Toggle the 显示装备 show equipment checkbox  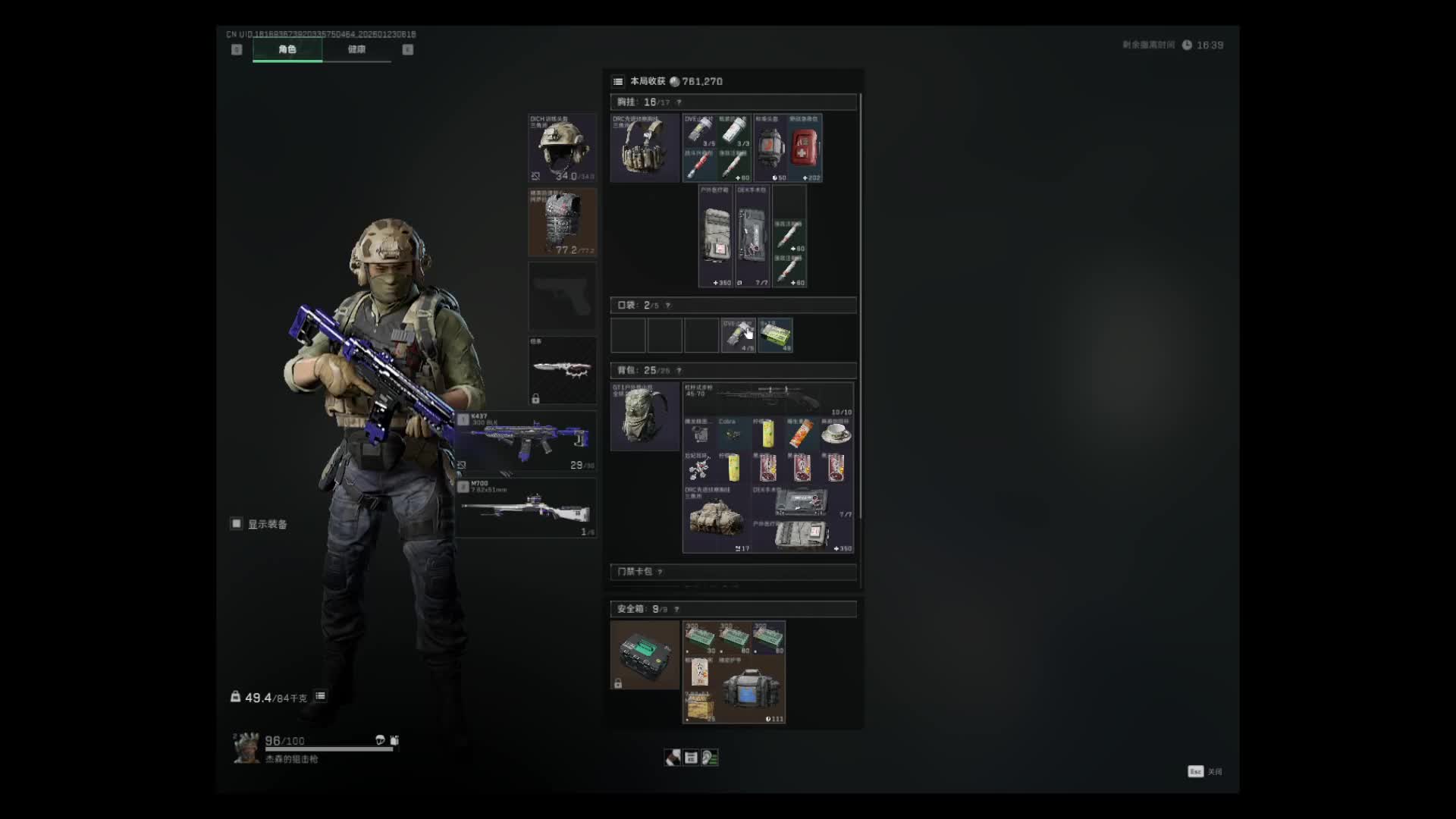click(x=237, y=524)
